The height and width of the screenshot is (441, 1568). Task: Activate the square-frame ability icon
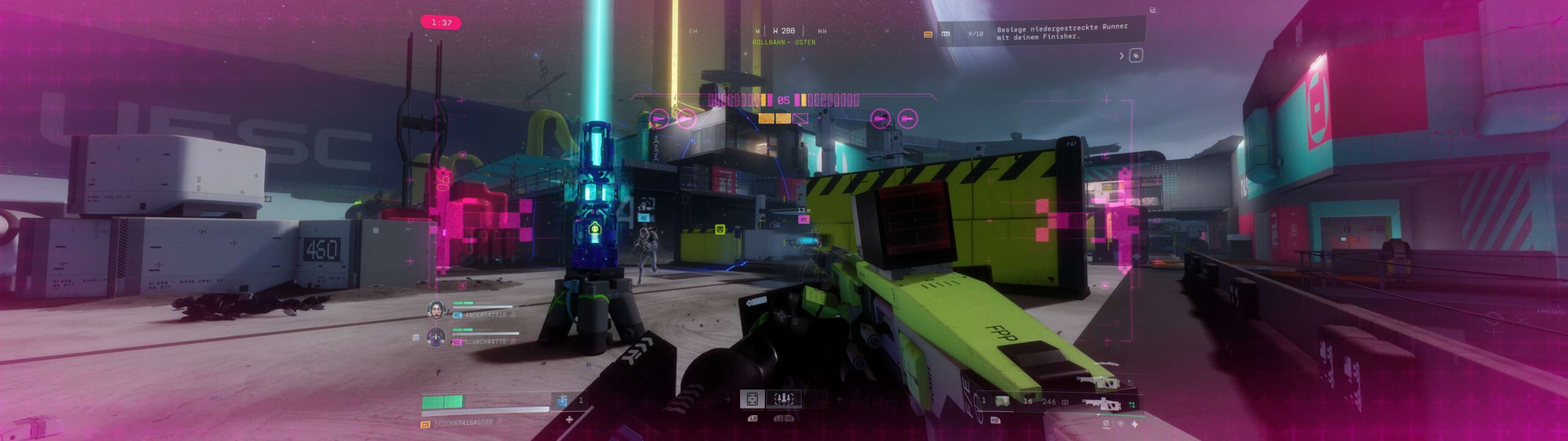[752, 399]
